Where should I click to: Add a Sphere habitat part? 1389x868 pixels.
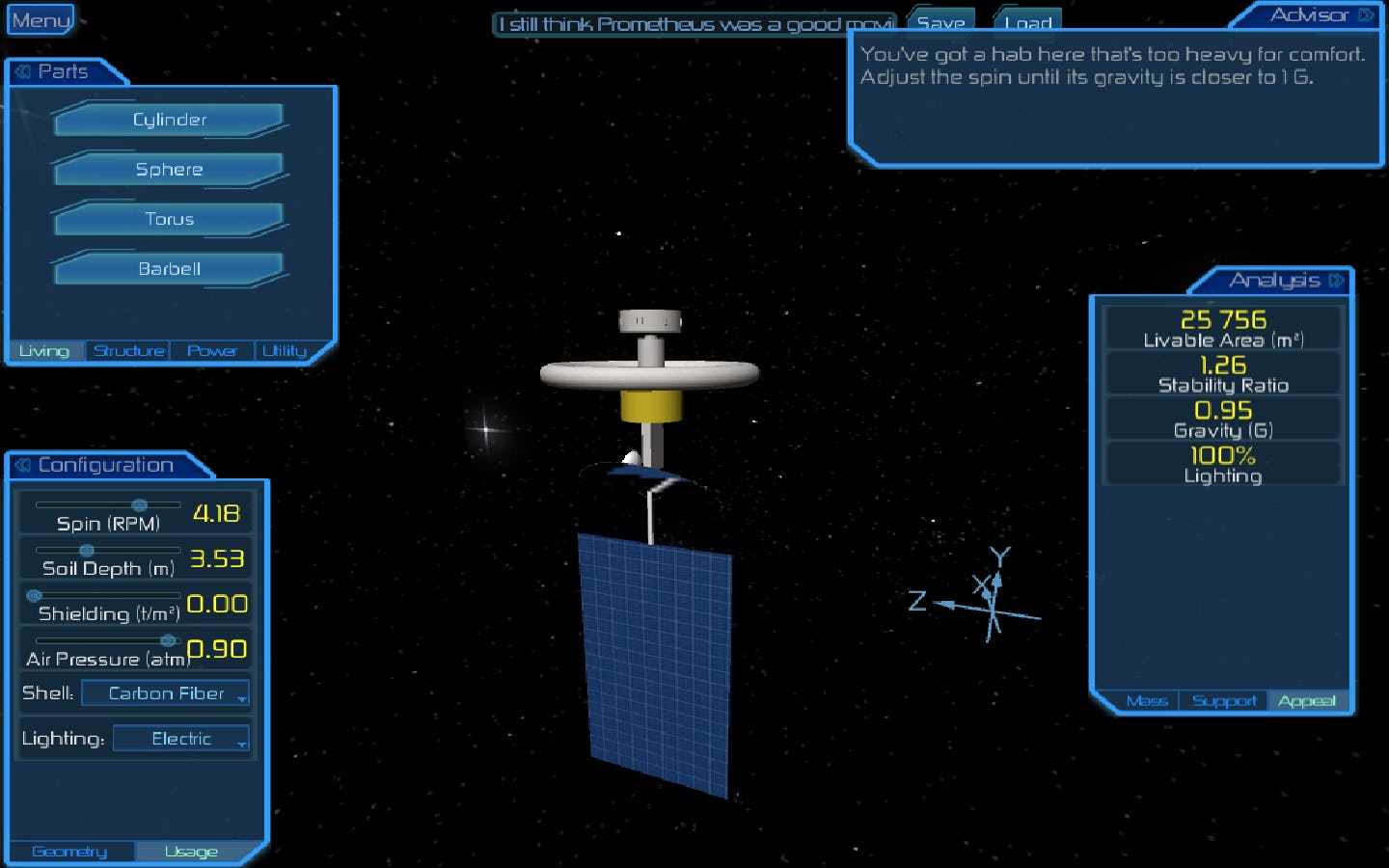(x=168, y=169)
